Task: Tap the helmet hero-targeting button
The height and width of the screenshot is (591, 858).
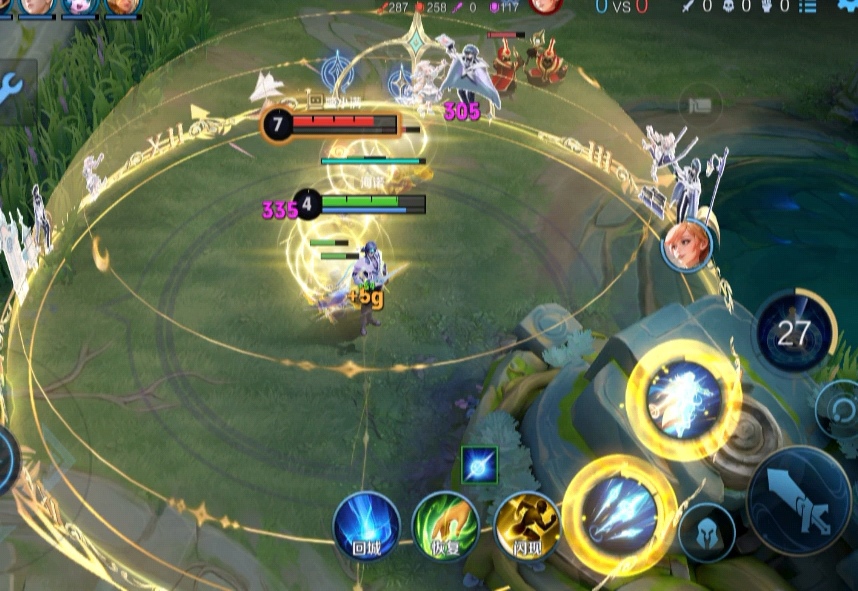Action: coord(706,532)
